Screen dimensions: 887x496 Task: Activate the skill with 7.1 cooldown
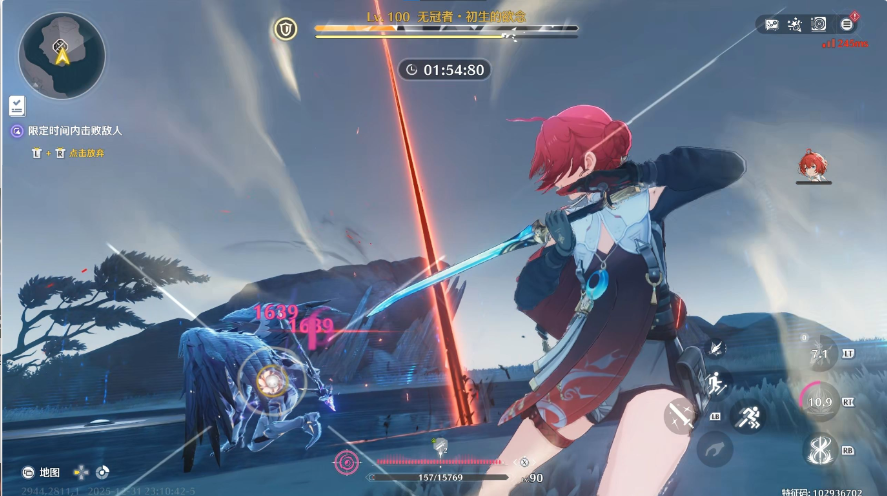coord(821,354)
